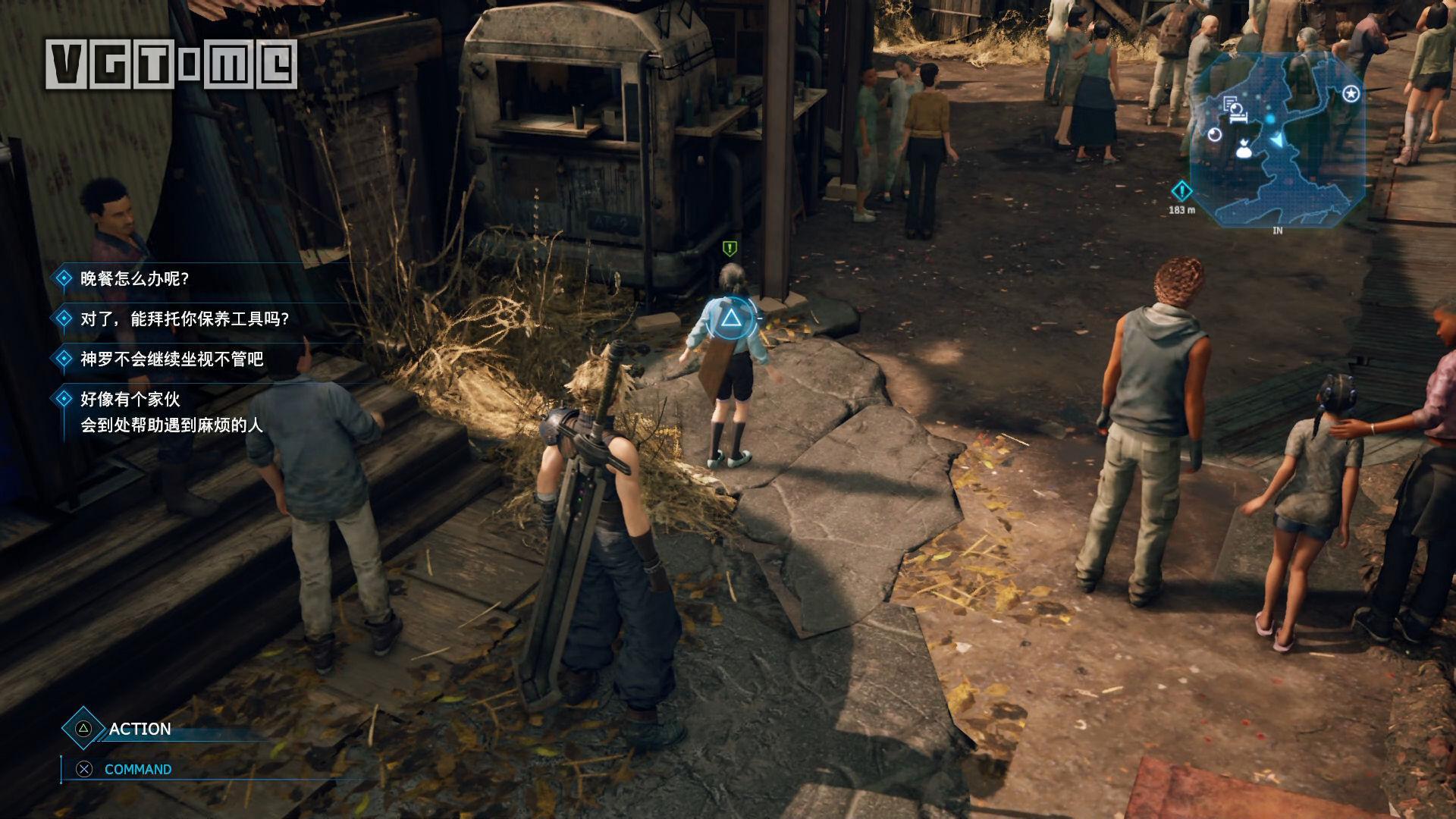
Task: Click the quest diamond marker showing 183 m
Action: (1181, 191)
